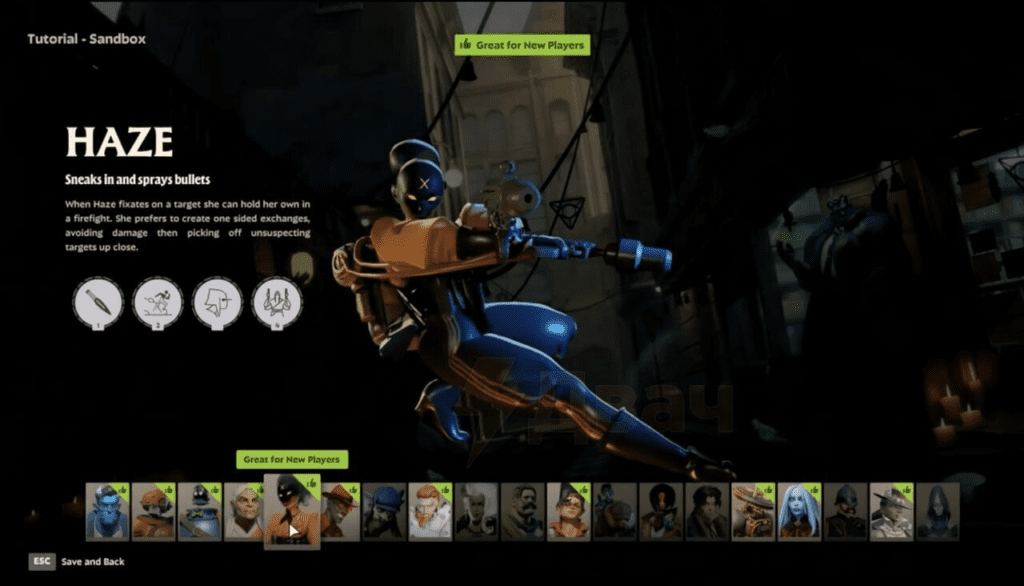The height and width of the screenshot is (586, 1024).
Task: Choose the blue-skinned Abrams hero portrait
Action: point(106,512)
